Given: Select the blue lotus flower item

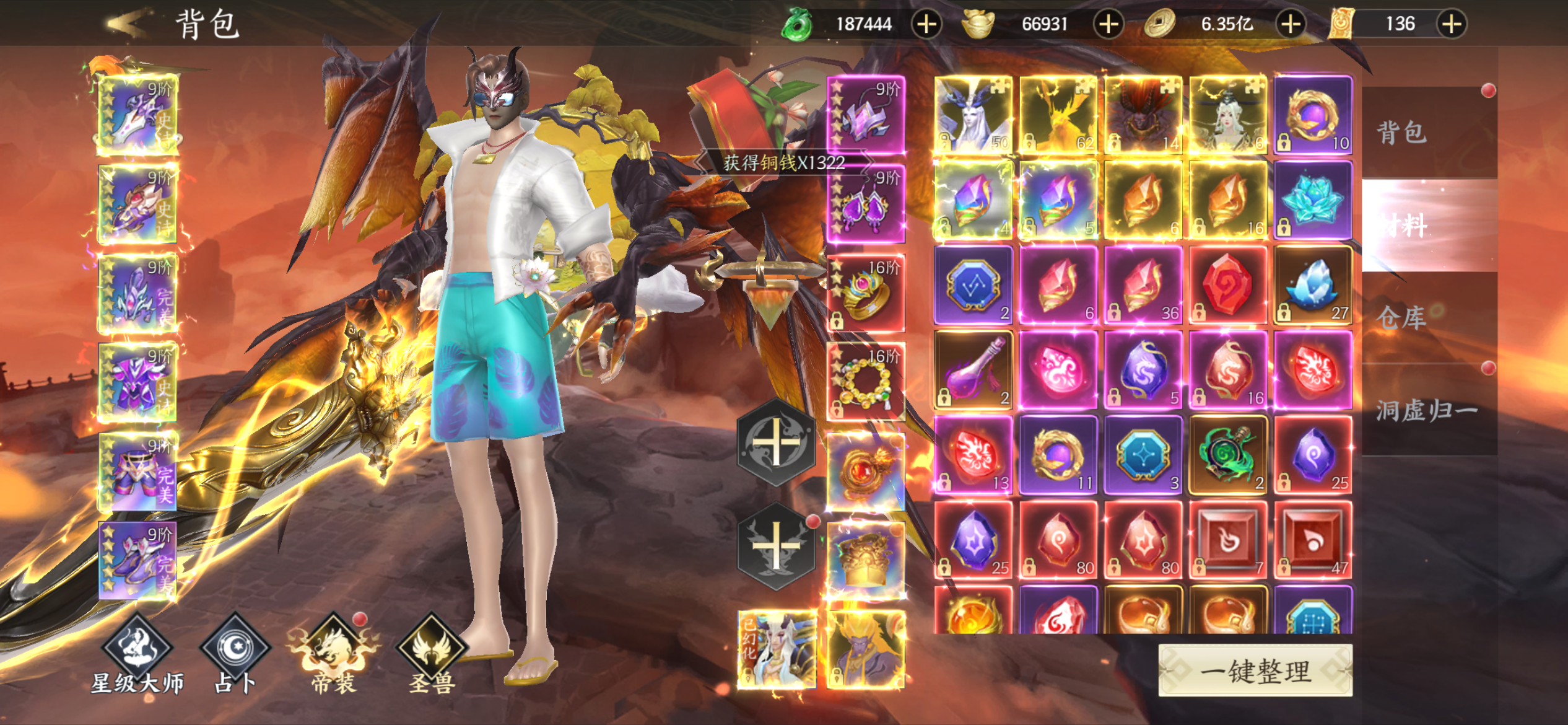Looking at the screenshot, I should pyautogui.click(x=1313, y=200).
